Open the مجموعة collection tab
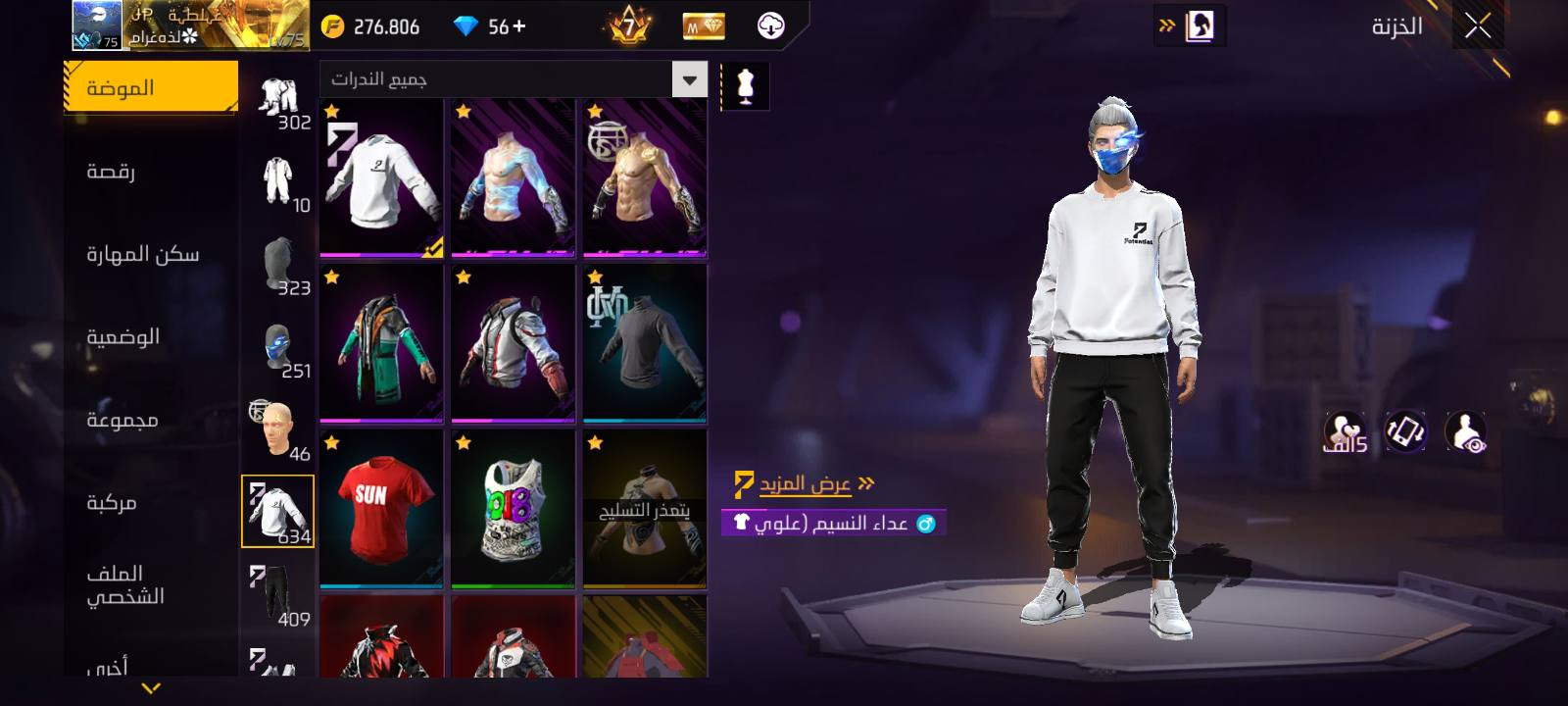 click(x=151, y=420)
